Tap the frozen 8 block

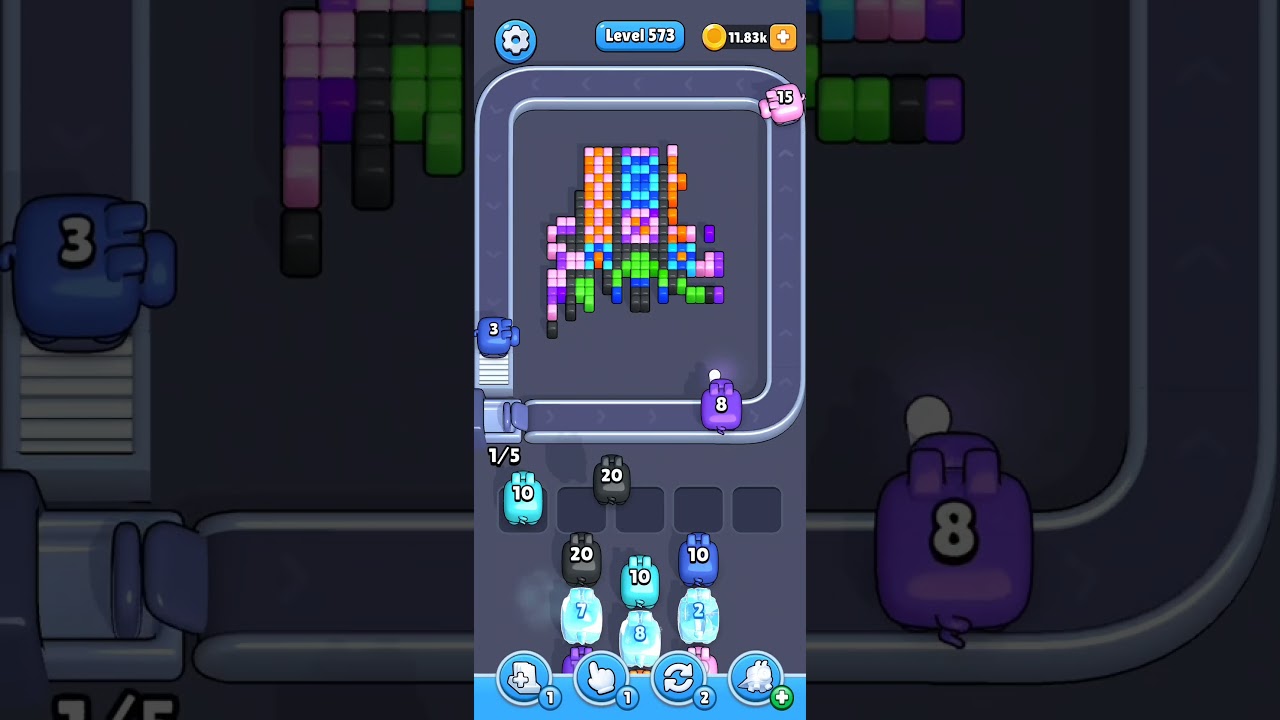[640, 632]
